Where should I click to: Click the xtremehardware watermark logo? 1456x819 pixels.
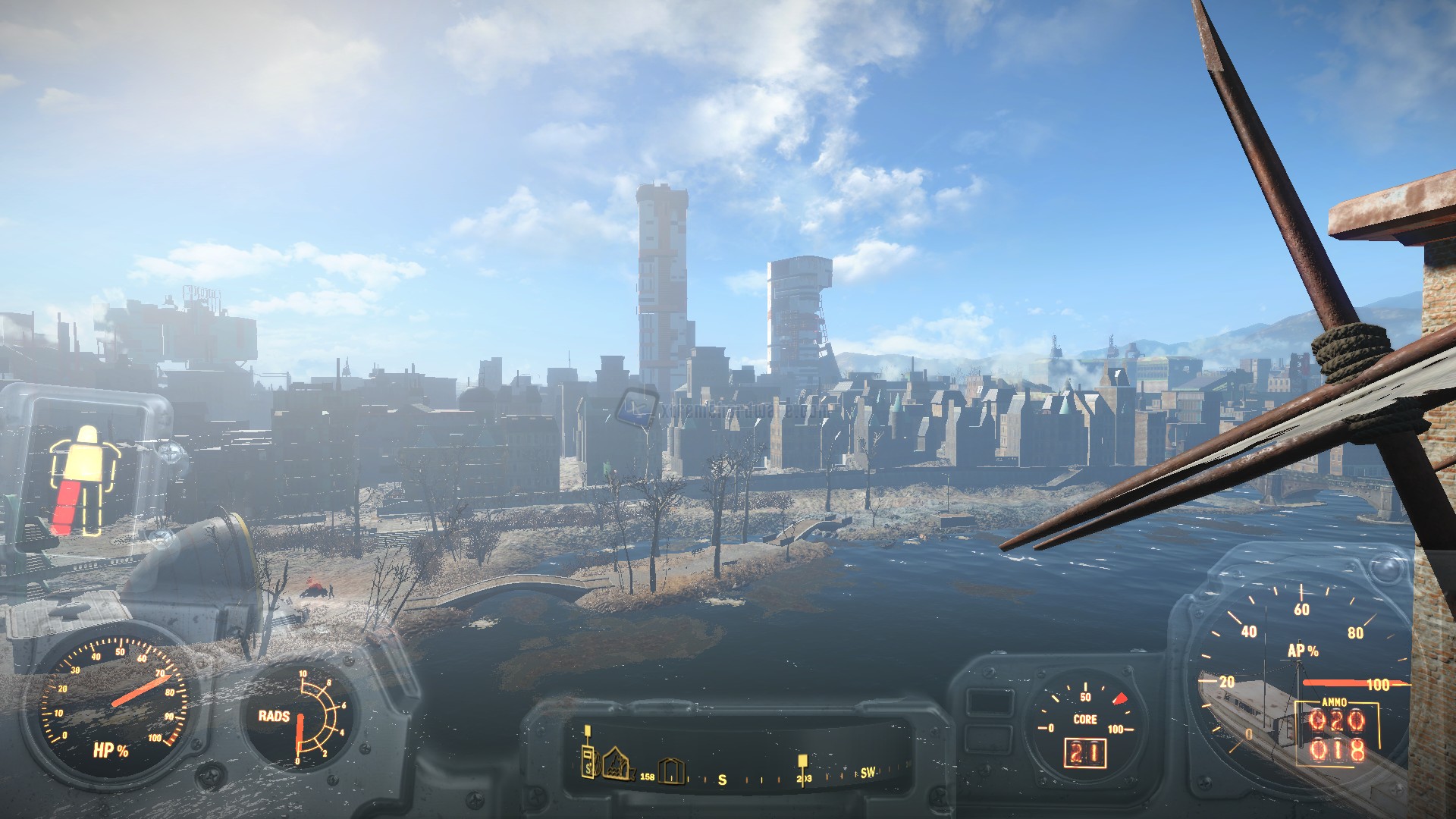637,407
